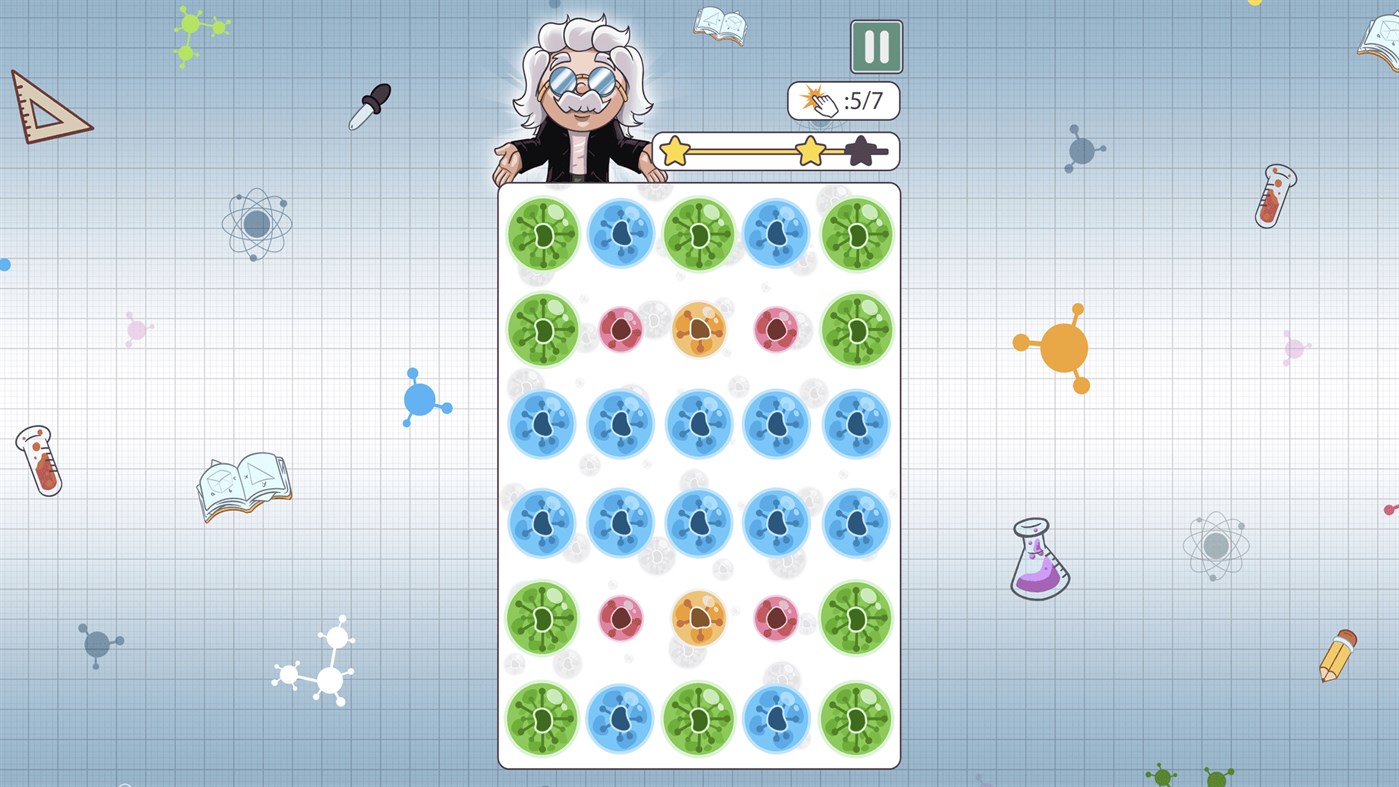
Task: Pop the red molecule left of the lower orange bubble
Action: coord(620,618)
